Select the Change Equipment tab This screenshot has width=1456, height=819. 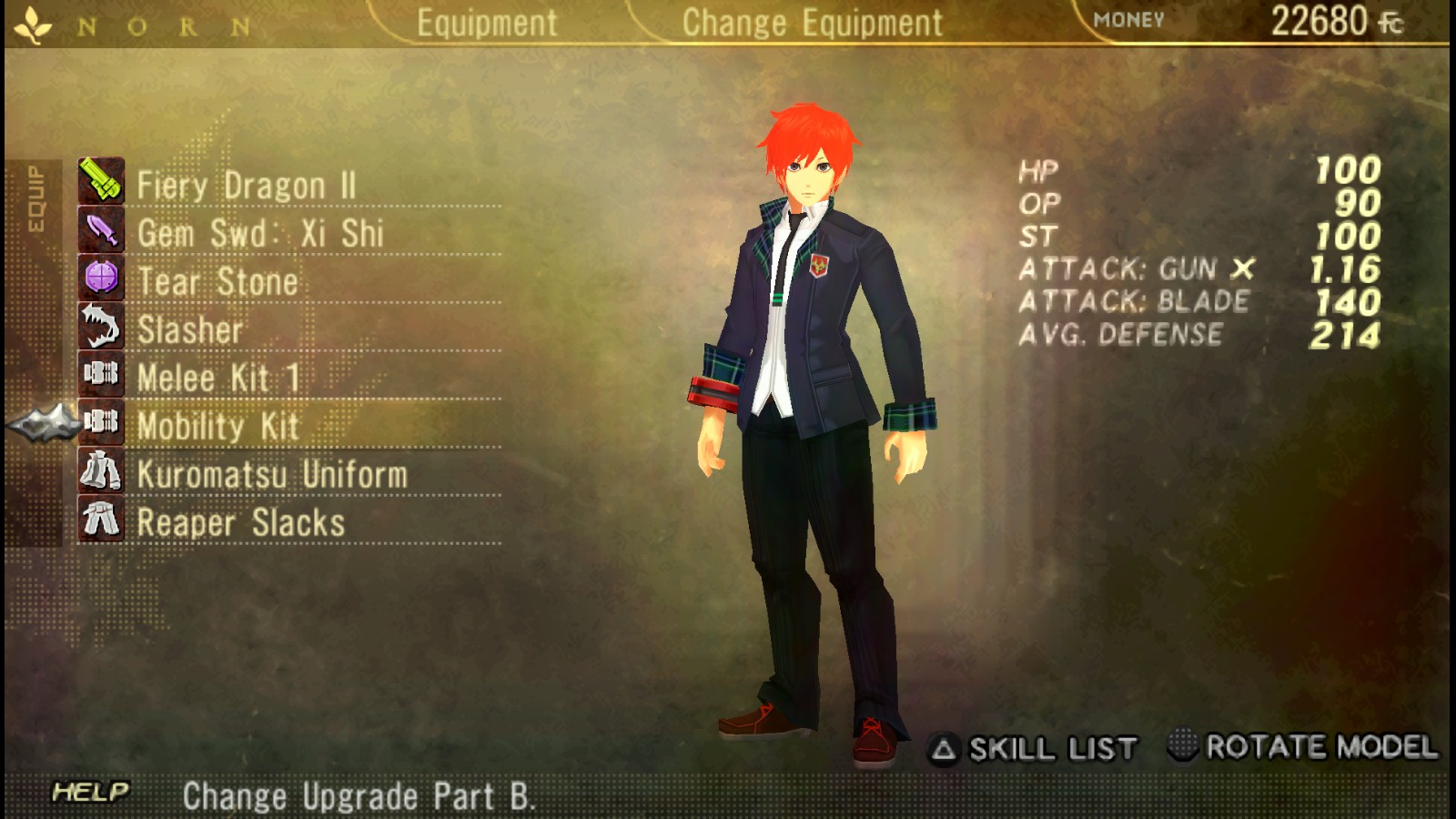pos(813,22)
